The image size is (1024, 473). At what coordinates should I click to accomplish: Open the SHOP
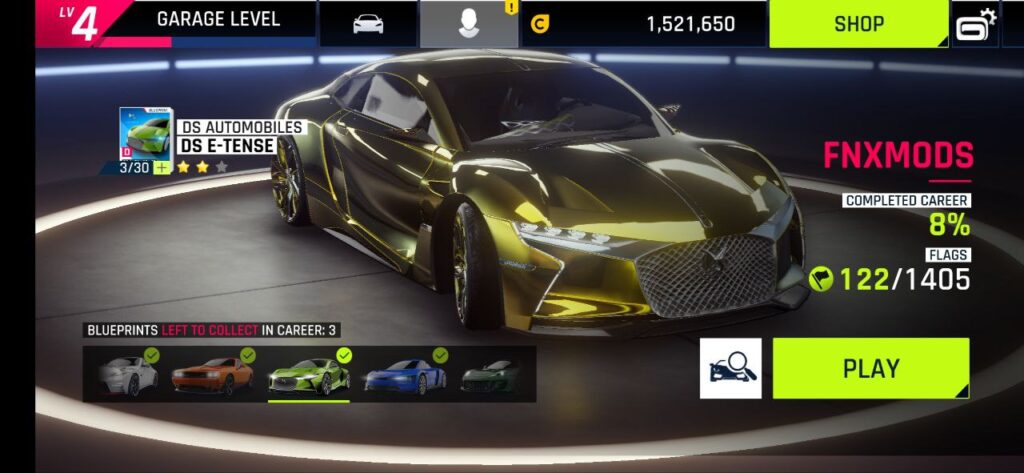tap(858, 24)
